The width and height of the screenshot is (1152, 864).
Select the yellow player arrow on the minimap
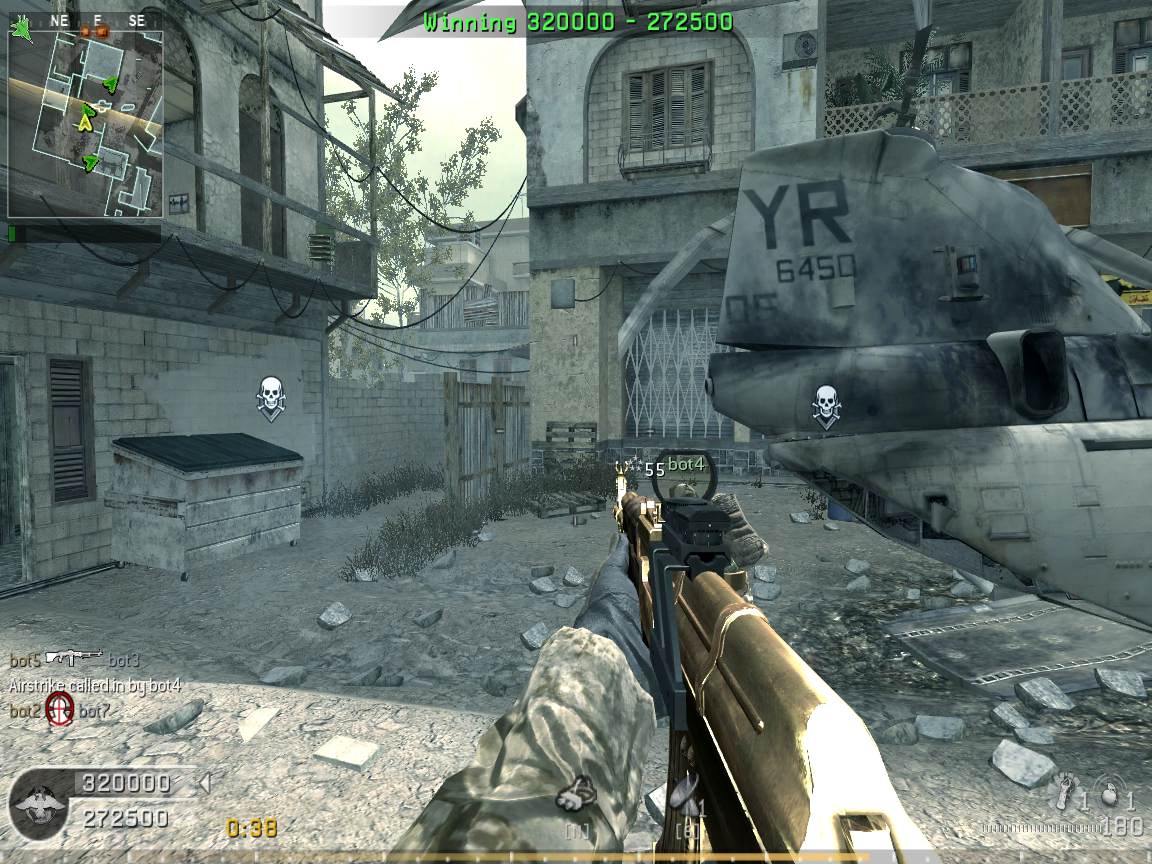pyautogui.click(x=86, y=124)
